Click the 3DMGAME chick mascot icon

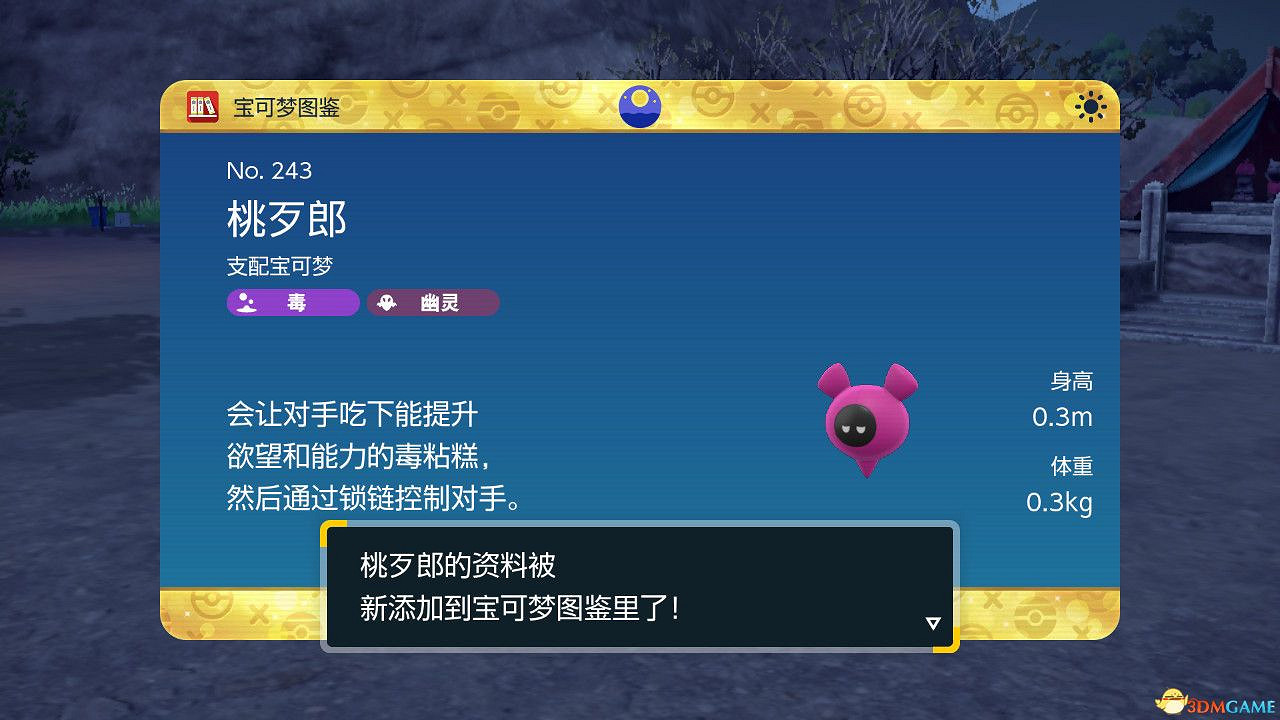1172,700
